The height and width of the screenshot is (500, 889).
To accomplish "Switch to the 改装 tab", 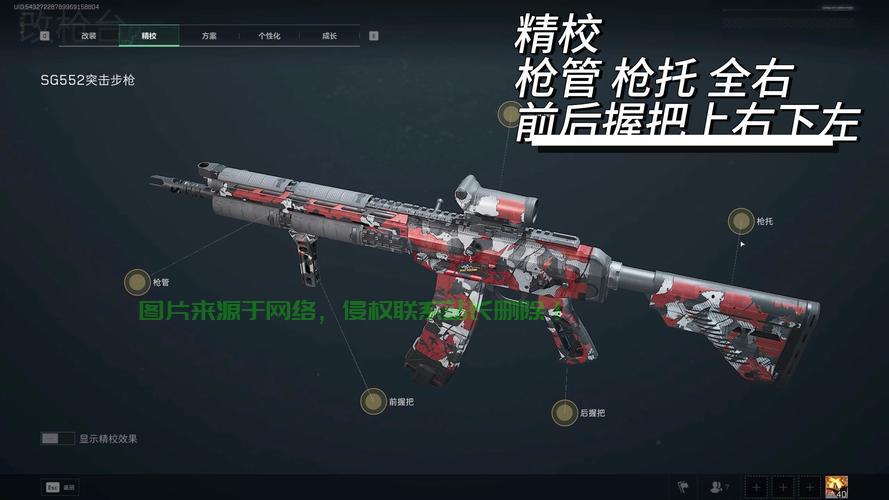I will click(x=89, y=36).
